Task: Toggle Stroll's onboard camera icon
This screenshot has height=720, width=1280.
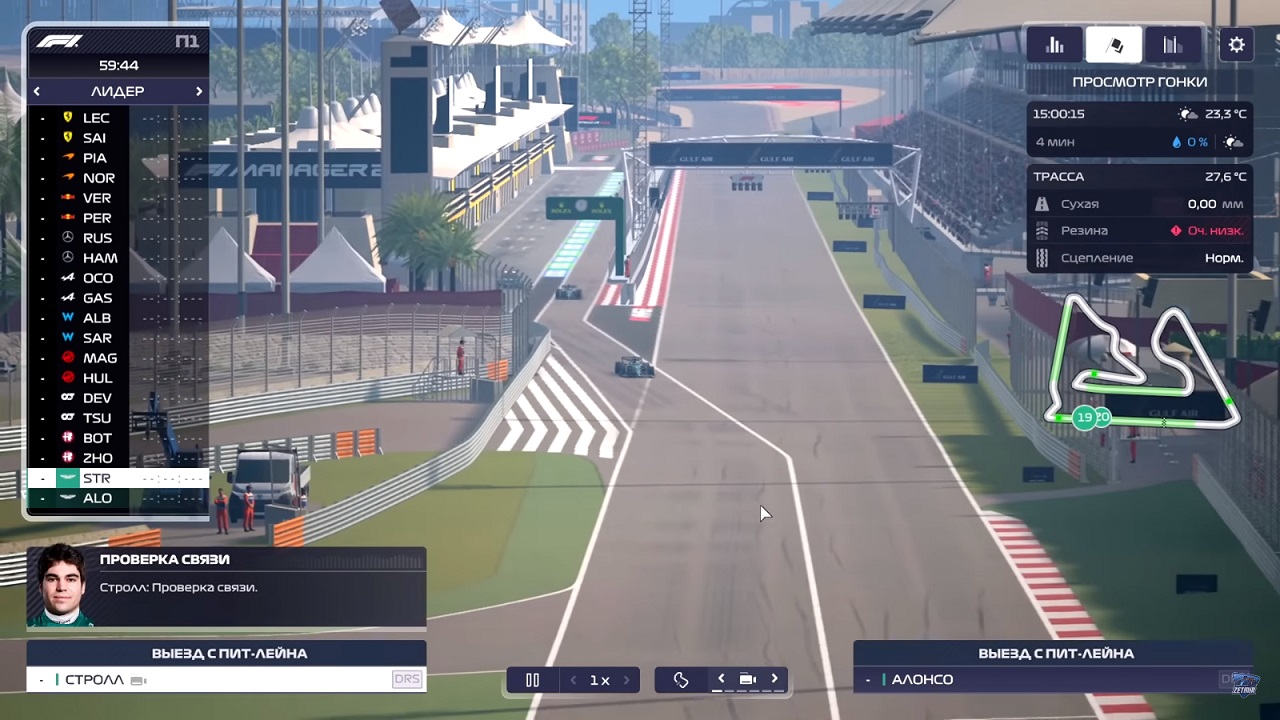Action: click(x=136, y=679)
